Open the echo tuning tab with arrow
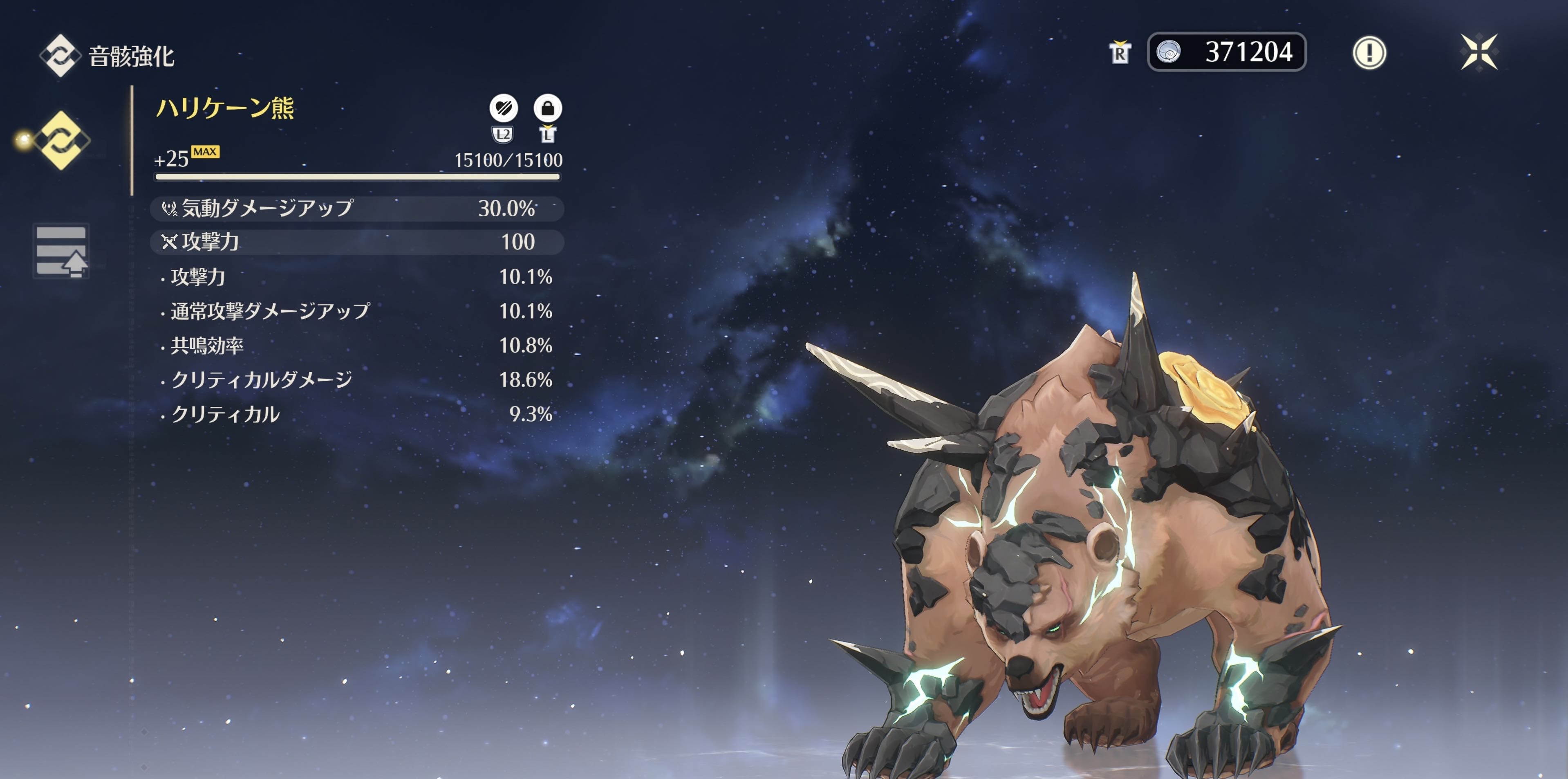 pyautogui.click(x=61, y=251)
